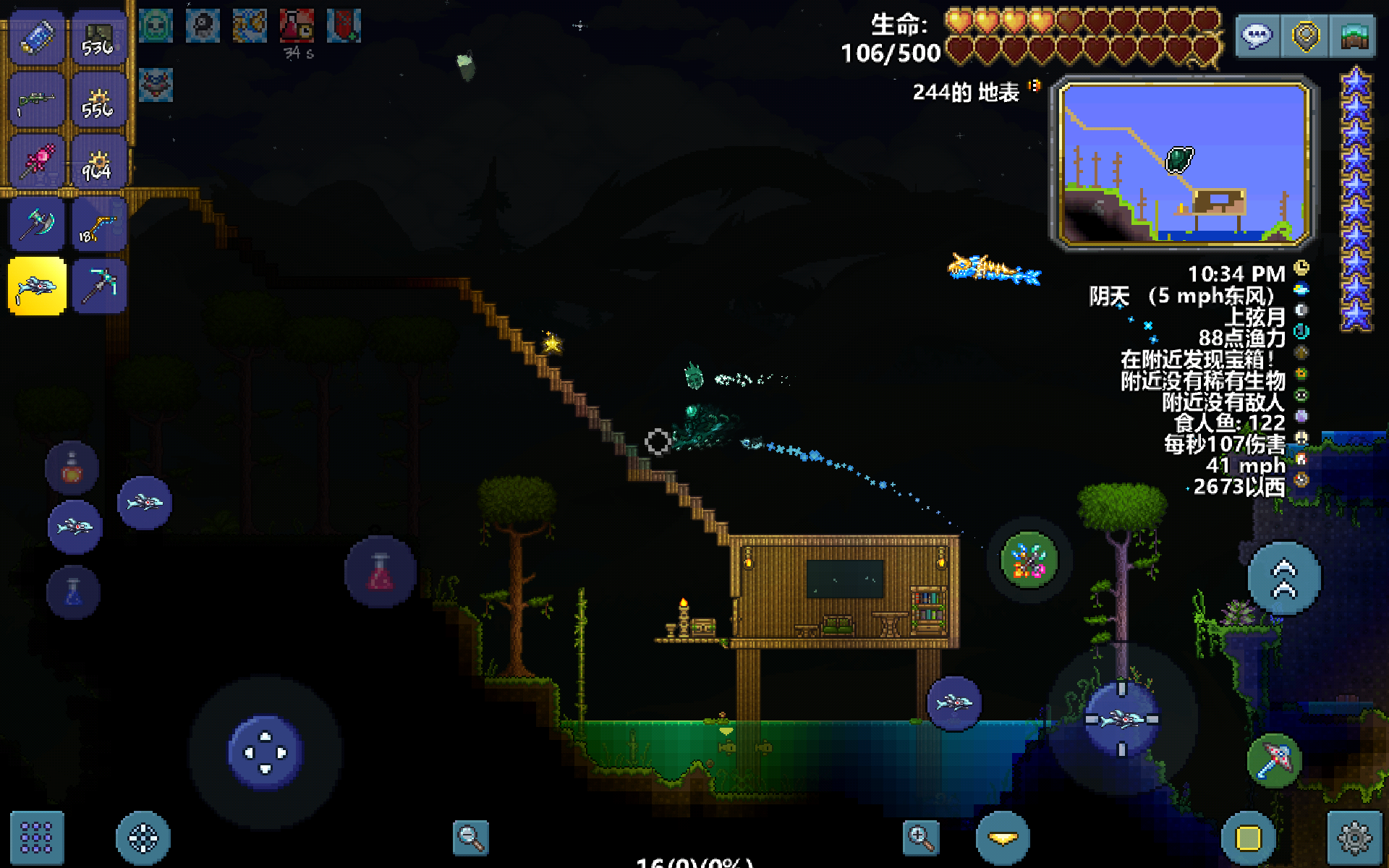Tap the yellow square button
The width and height of the screenshot is (1389, 868).
[1248, 838]
